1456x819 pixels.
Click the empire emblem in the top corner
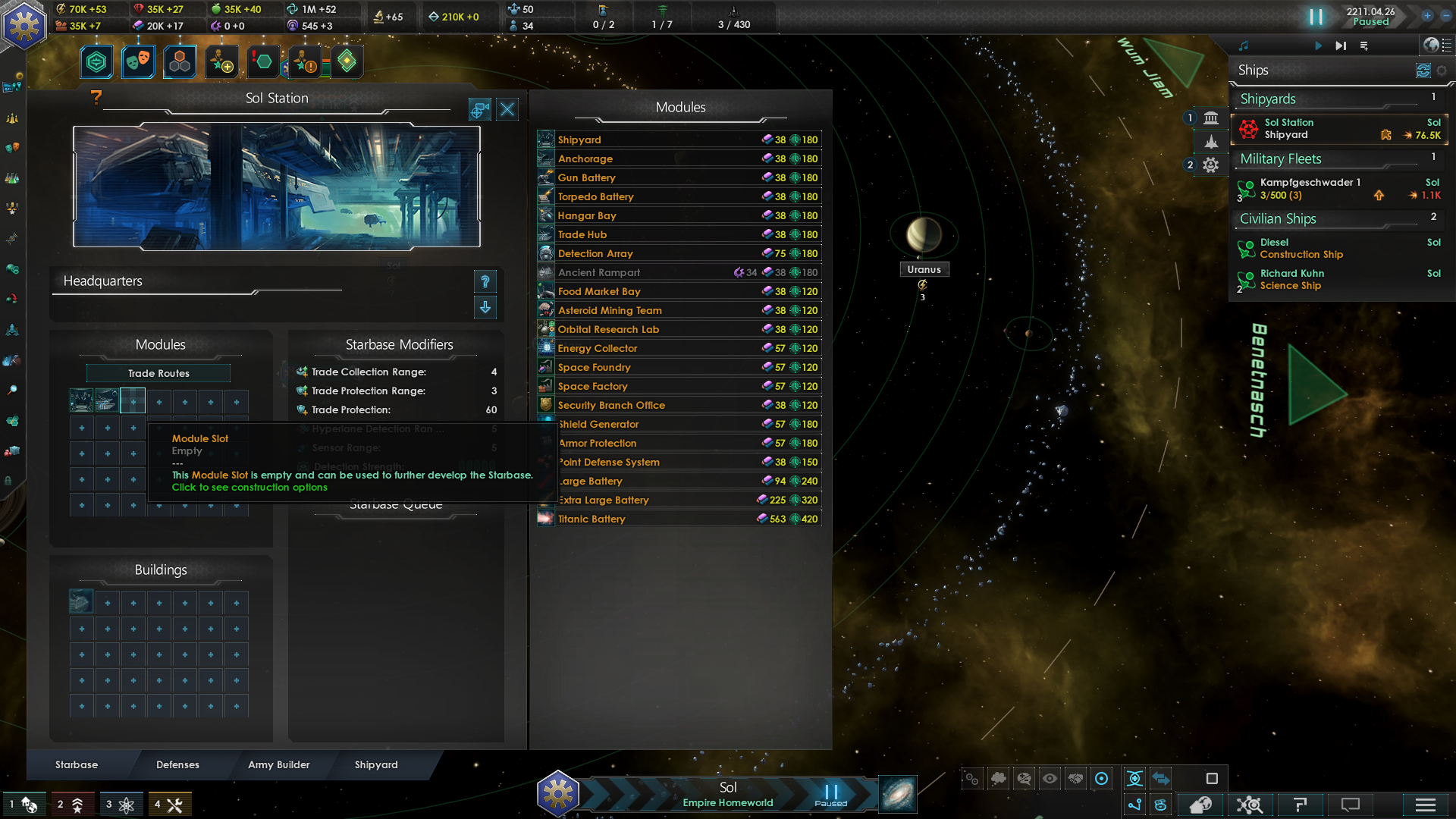tap(24, 26)
